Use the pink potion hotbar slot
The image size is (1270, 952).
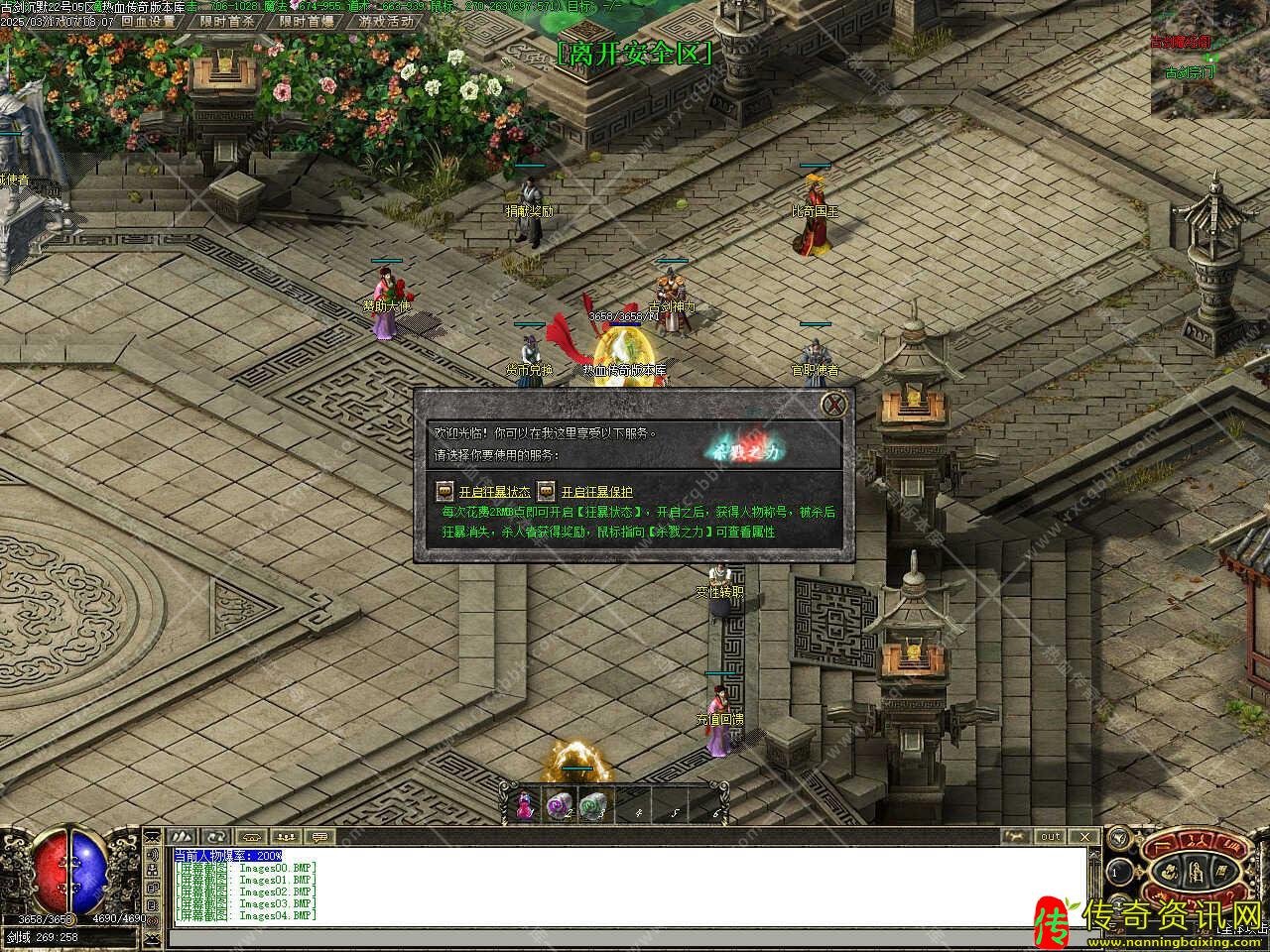525,807
